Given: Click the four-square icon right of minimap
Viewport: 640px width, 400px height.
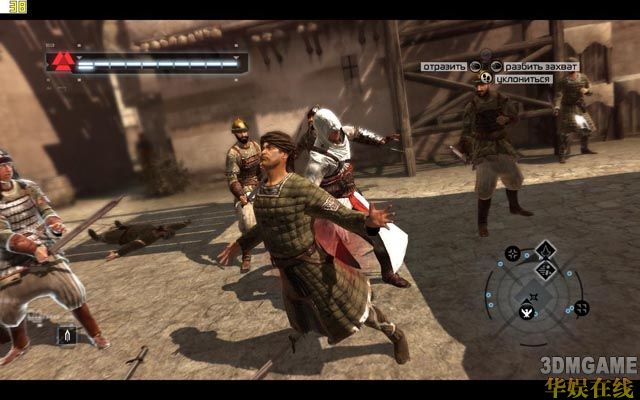Looking at the screenshot, I should coord(582,308).
